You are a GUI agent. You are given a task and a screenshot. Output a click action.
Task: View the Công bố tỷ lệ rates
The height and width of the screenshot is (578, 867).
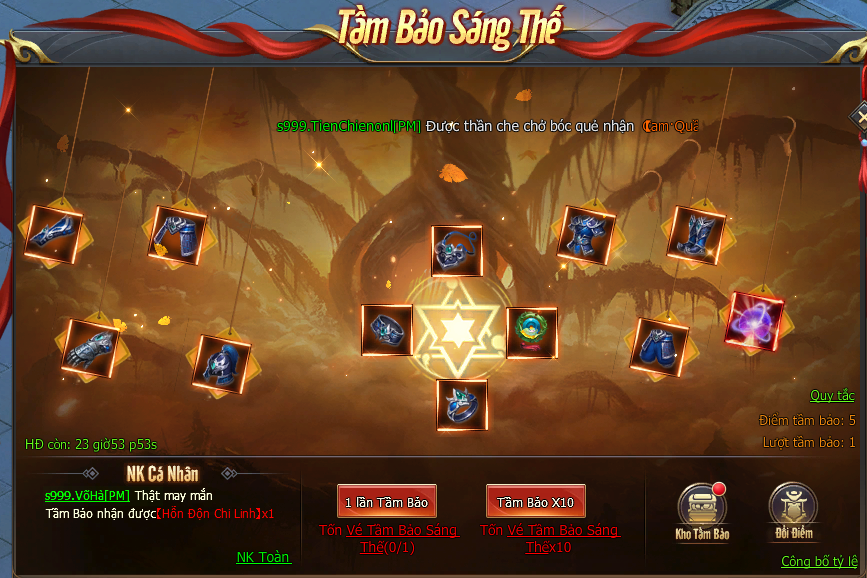coord(818,562)
